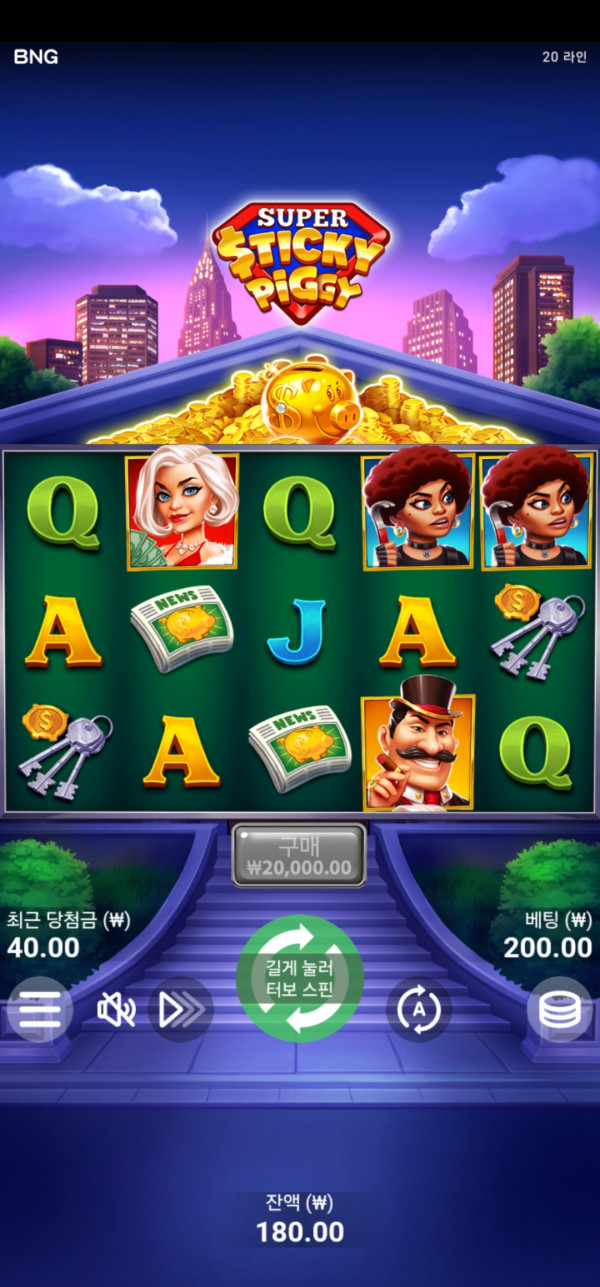
Task: Toggle the muted sound icon
Action: pos(116,1010)
